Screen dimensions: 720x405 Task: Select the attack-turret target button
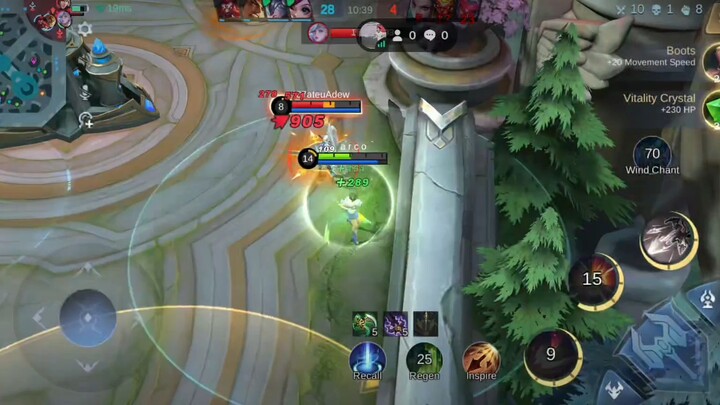(x=708, y=297)
